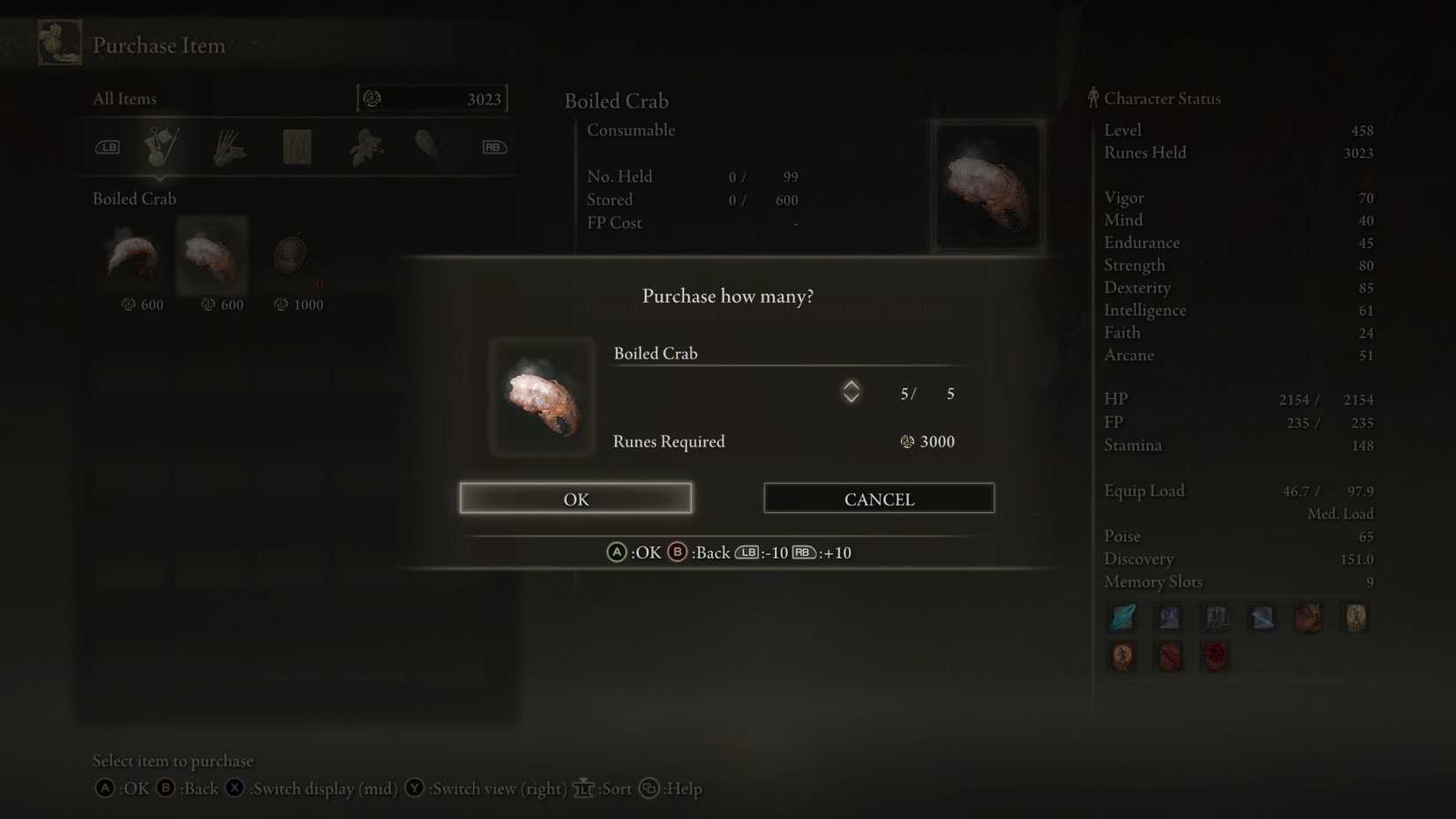The image size is (1456, 819).
Task: Click the Boiled Crab thumbnail in the dialog
Action: tap(542, 397)
